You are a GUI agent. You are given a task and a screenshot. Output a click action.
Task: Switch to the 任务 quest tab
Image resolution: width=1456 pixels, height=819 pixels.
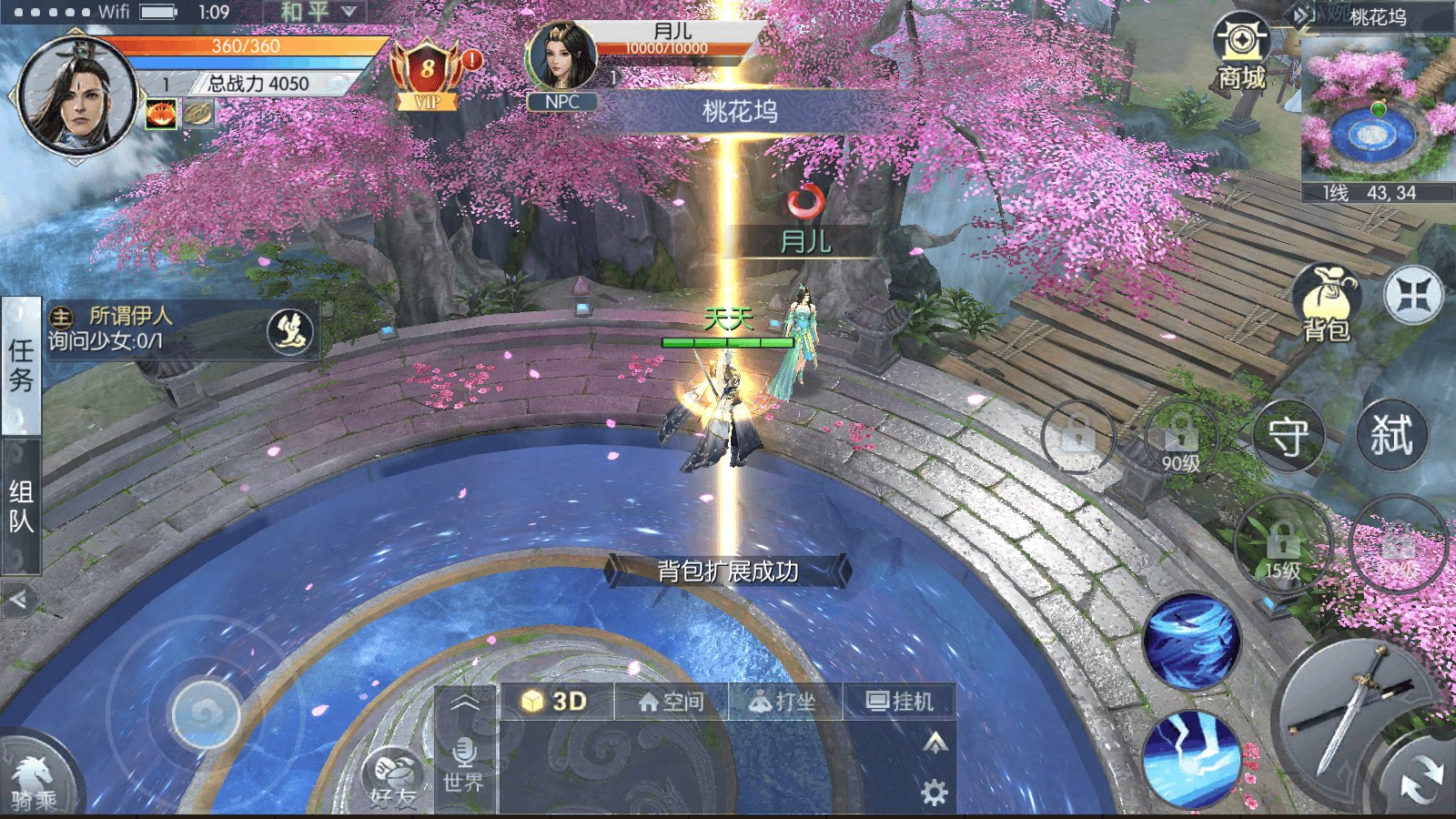(x=21, y=365)
